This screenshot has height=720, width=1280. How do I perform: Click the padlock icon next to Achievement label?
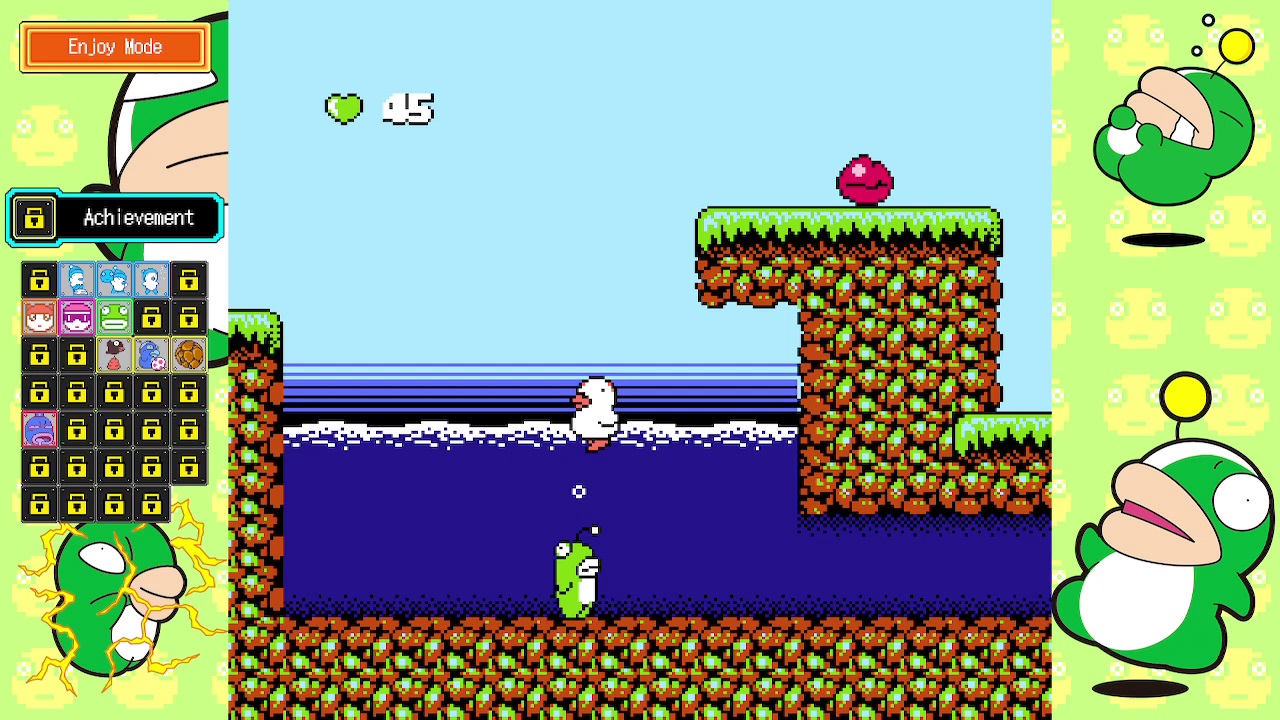point(35,218)
